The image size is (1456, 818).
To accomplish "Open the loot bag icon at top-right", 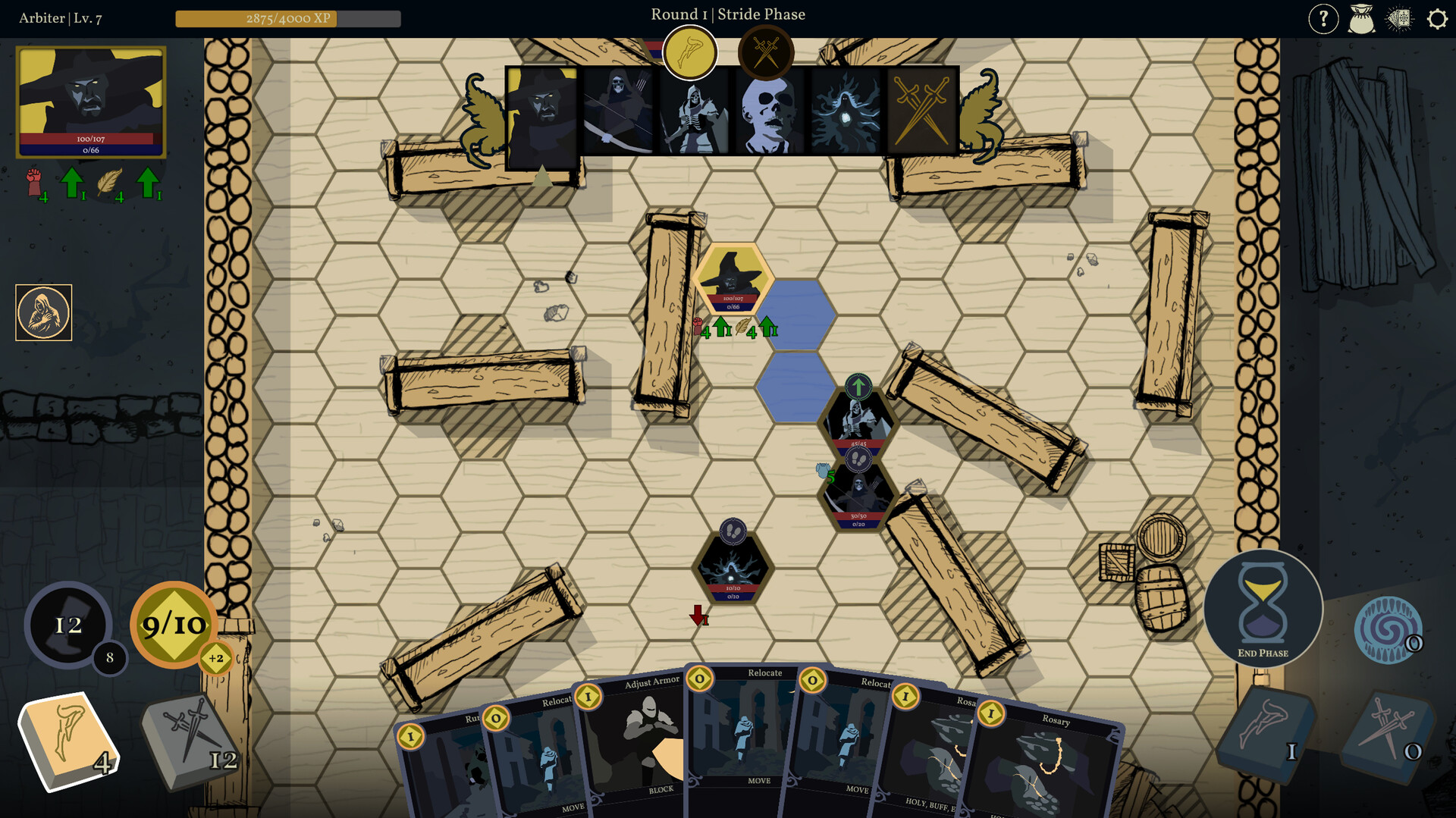I will point(1363,19).
